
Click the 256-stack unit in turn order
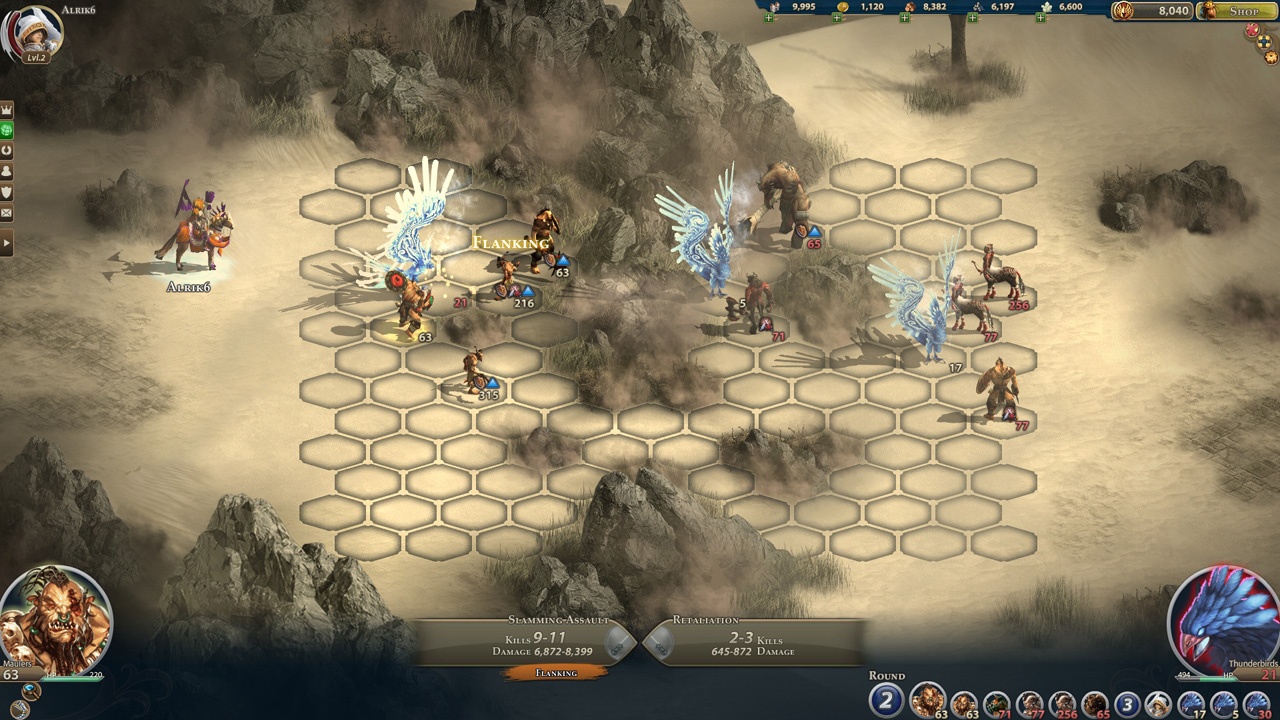point(1062,704)
